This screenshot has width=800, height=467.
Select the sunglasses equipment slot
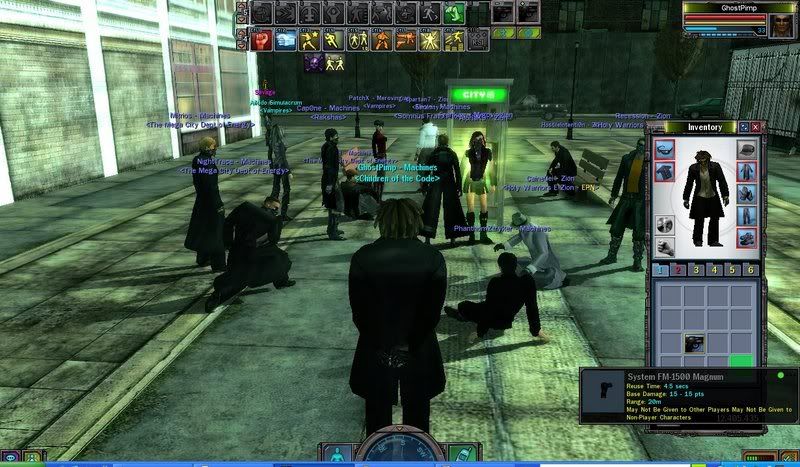(665, 149)
